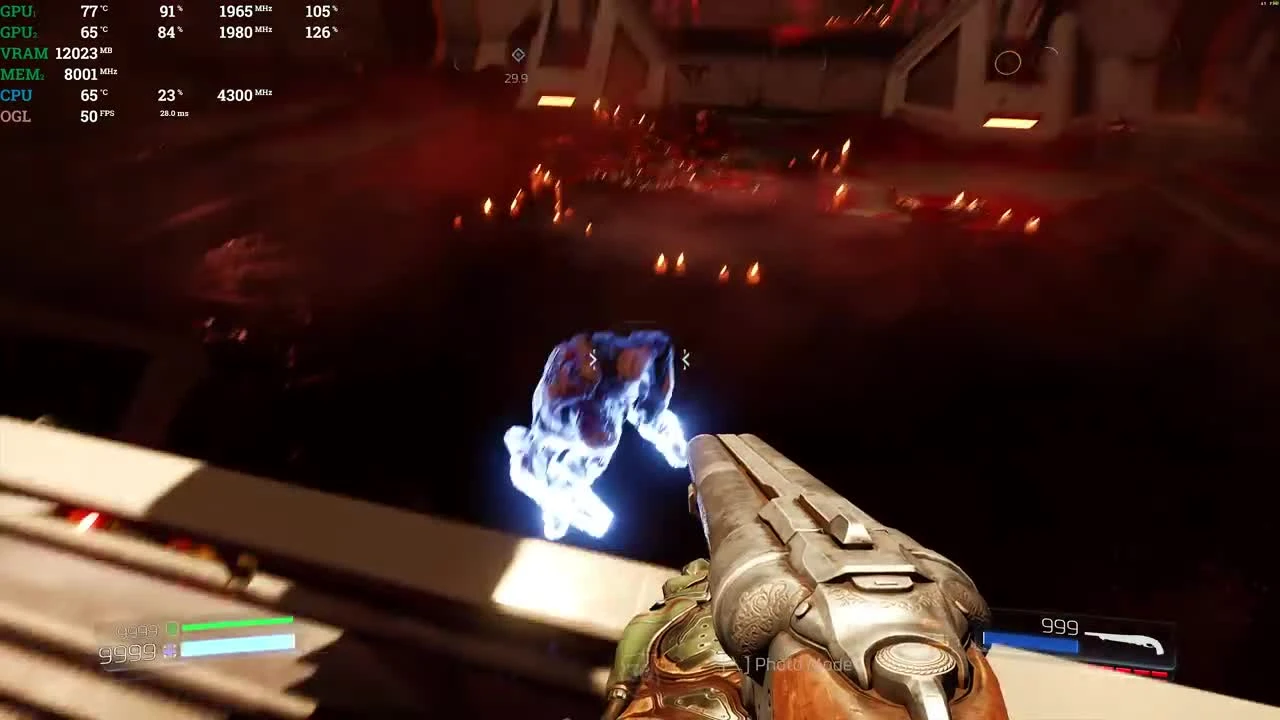Click the armor shield icon beside blue bar

click(168, 650)
